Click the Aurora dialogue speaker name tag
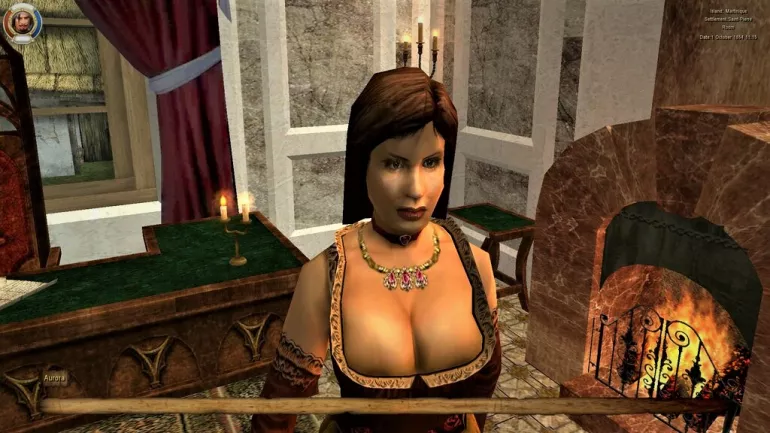Viewport: 770px width, 433px height. coord(55,378)
